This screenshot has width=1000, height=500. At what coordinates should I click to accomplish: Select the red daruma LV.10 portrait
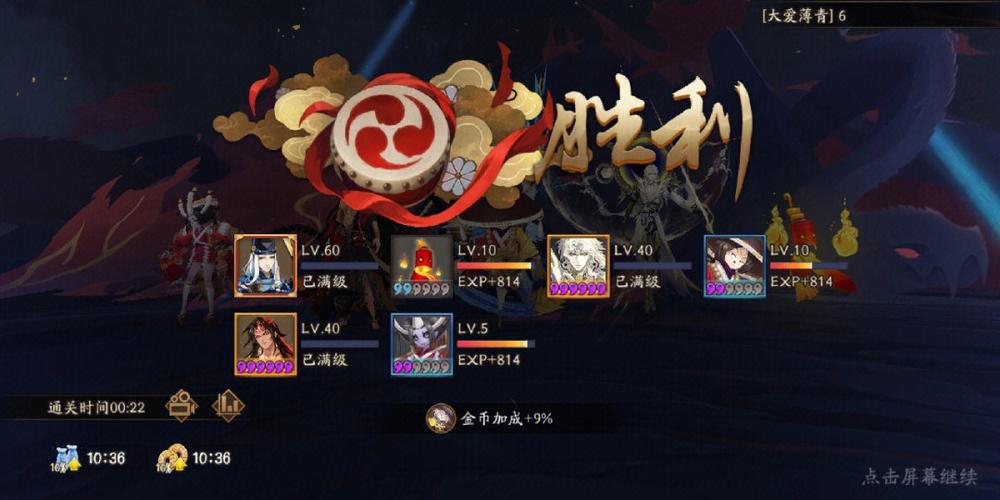(x=421, y=266)
